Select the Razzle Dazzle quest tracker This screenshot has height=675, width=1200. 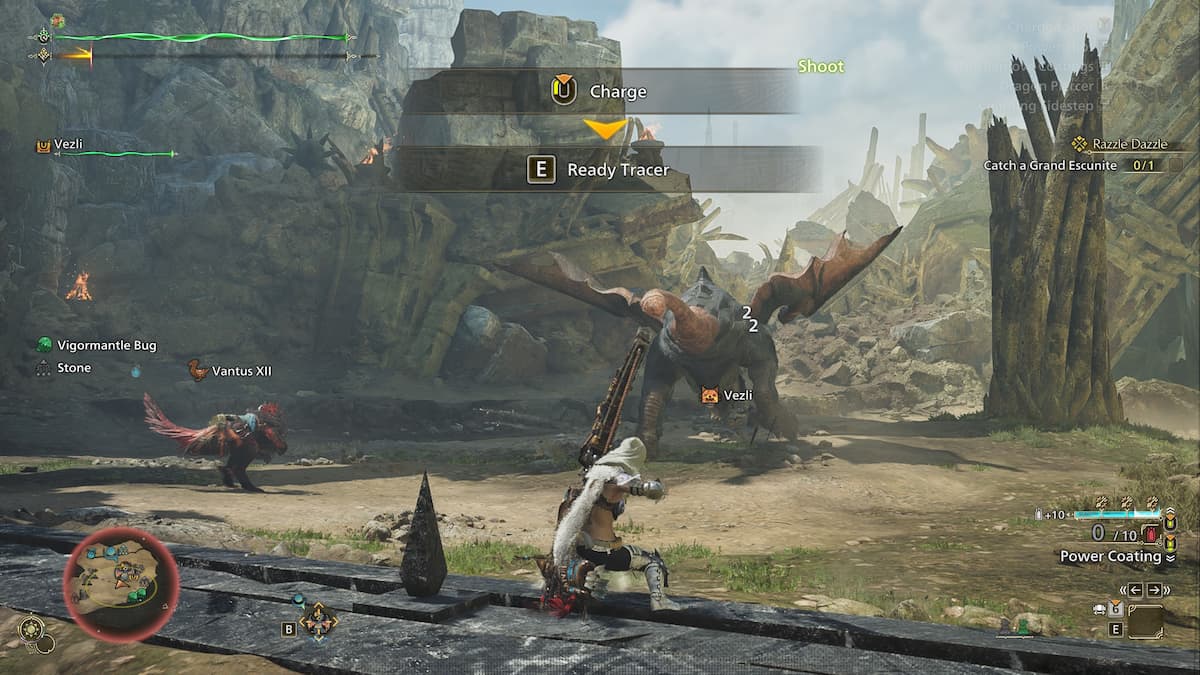[1128, 144]
